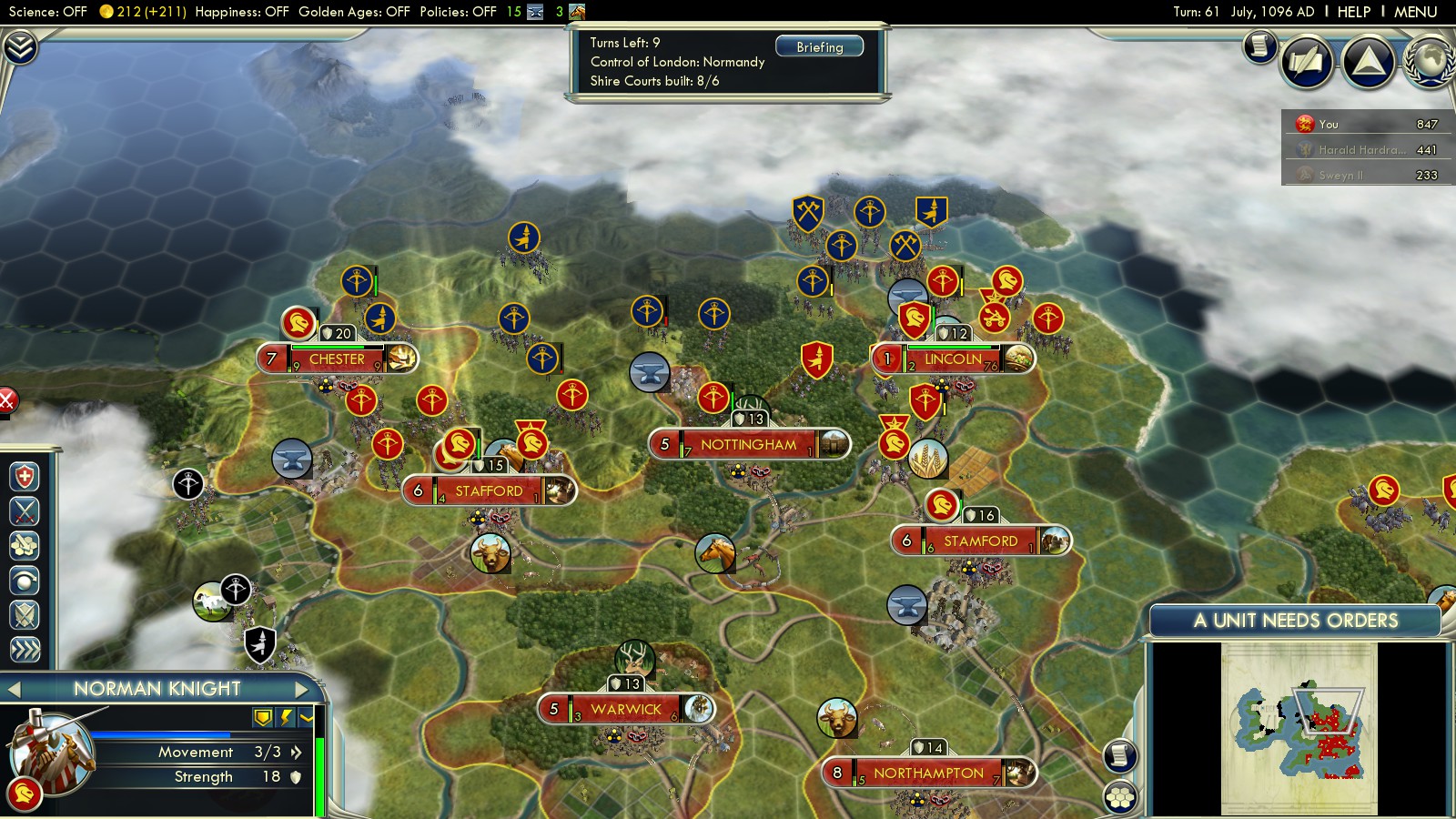Image resolution: width=1456 pixels, height=819 pixels.
Task: Choose the red cross shield heal action
Action: (x=25, y=477)
